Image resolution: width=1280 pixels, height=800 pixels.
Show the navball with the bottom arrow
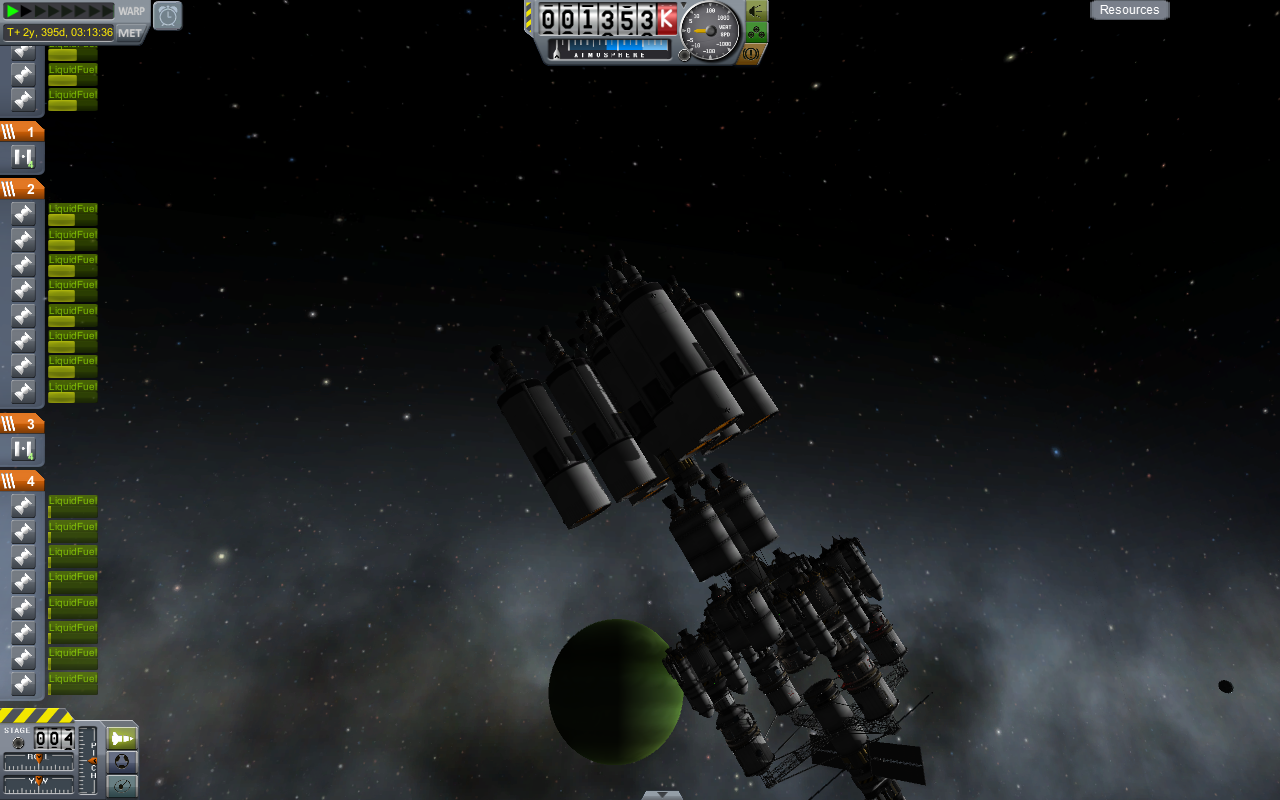click(662, 795)
